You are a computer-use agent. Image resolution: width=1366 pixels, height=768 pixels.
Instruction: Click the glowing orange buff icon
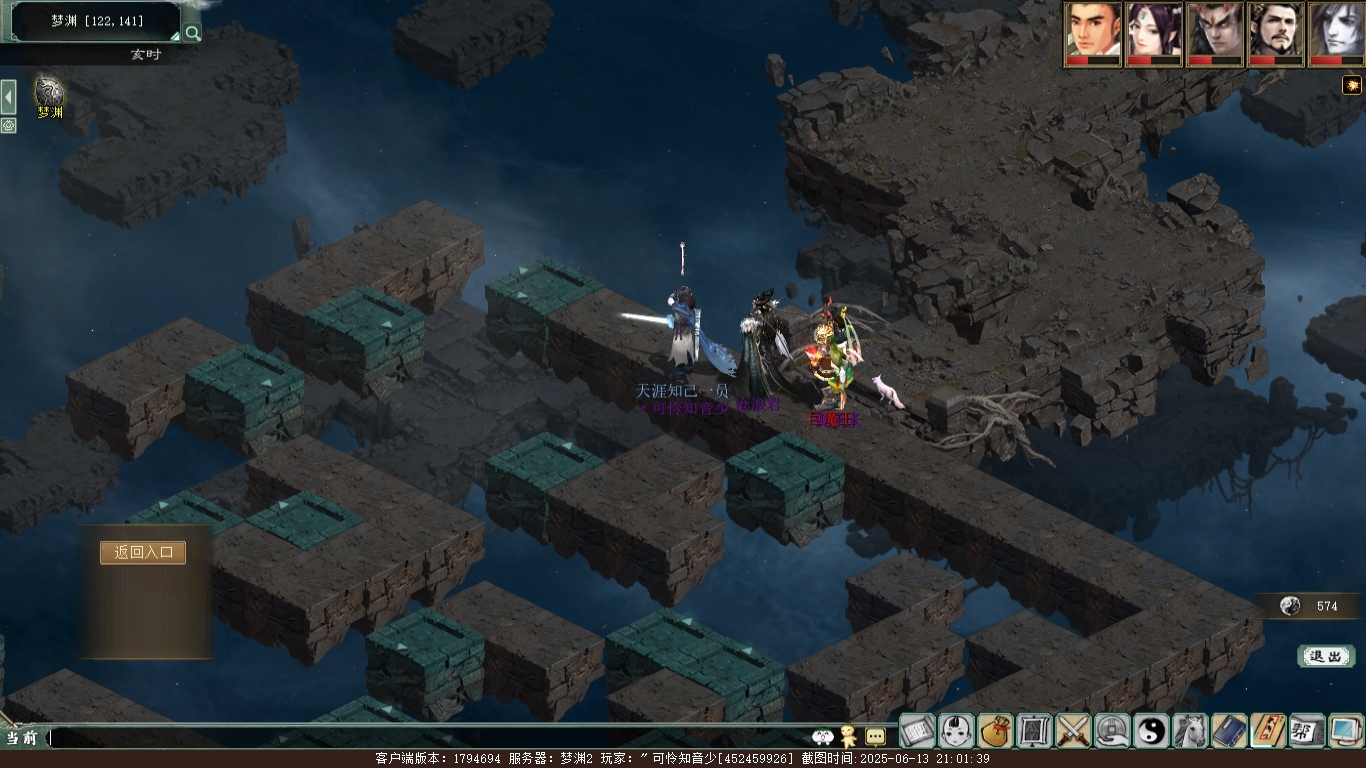click(x=1351, y=85)
